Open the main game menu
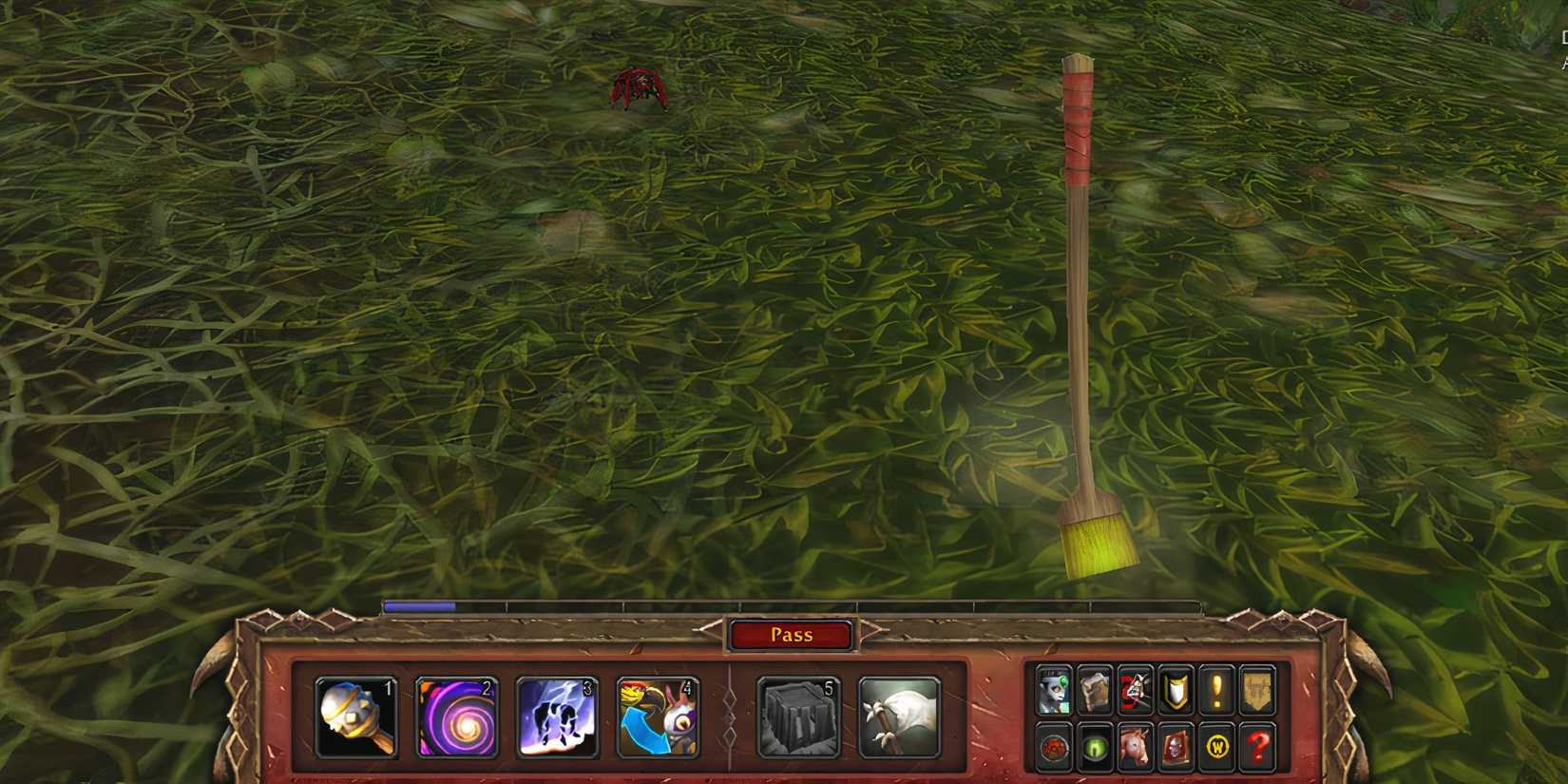This screenshot has height=784, width=1568. pos(1053,746)
